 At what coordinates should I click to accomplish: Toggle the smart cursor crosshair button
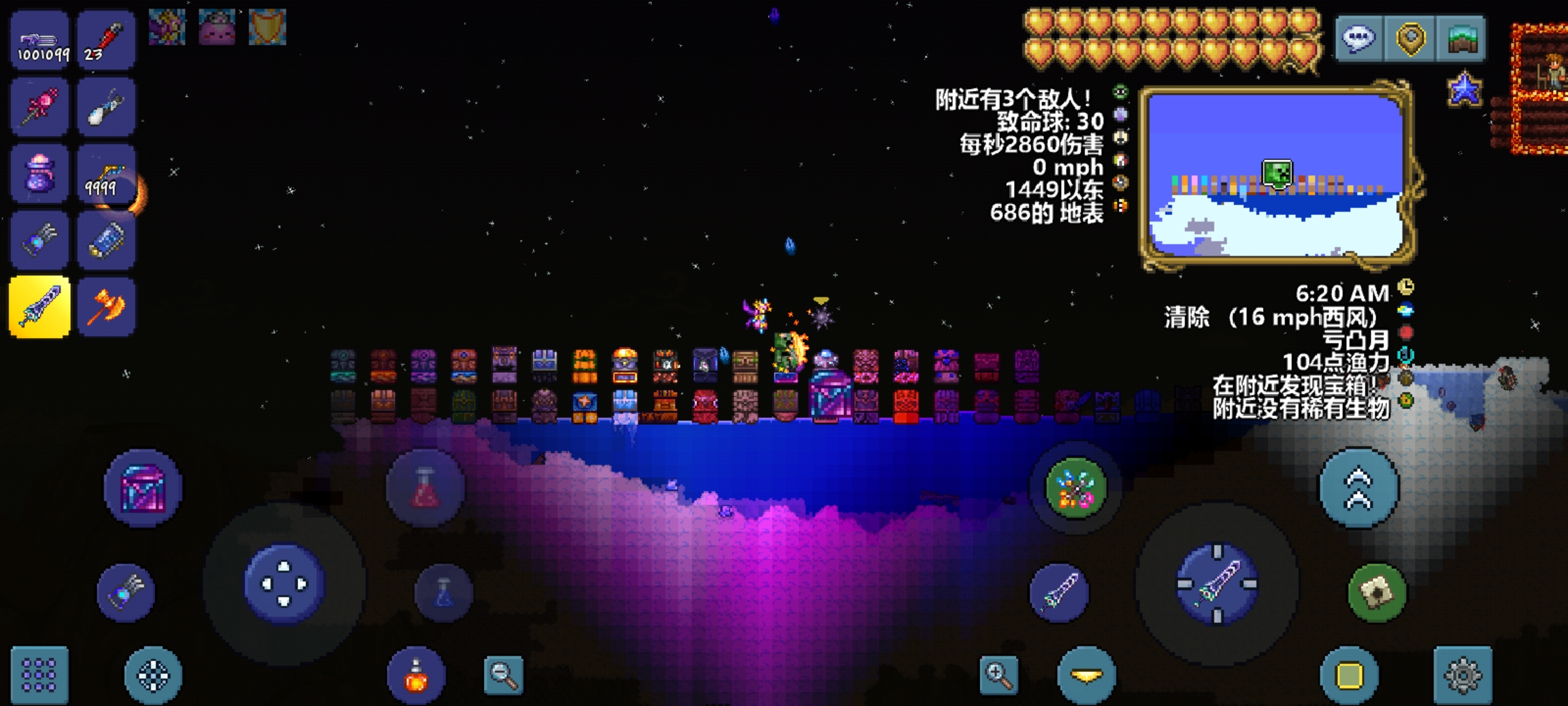[153, 675]
